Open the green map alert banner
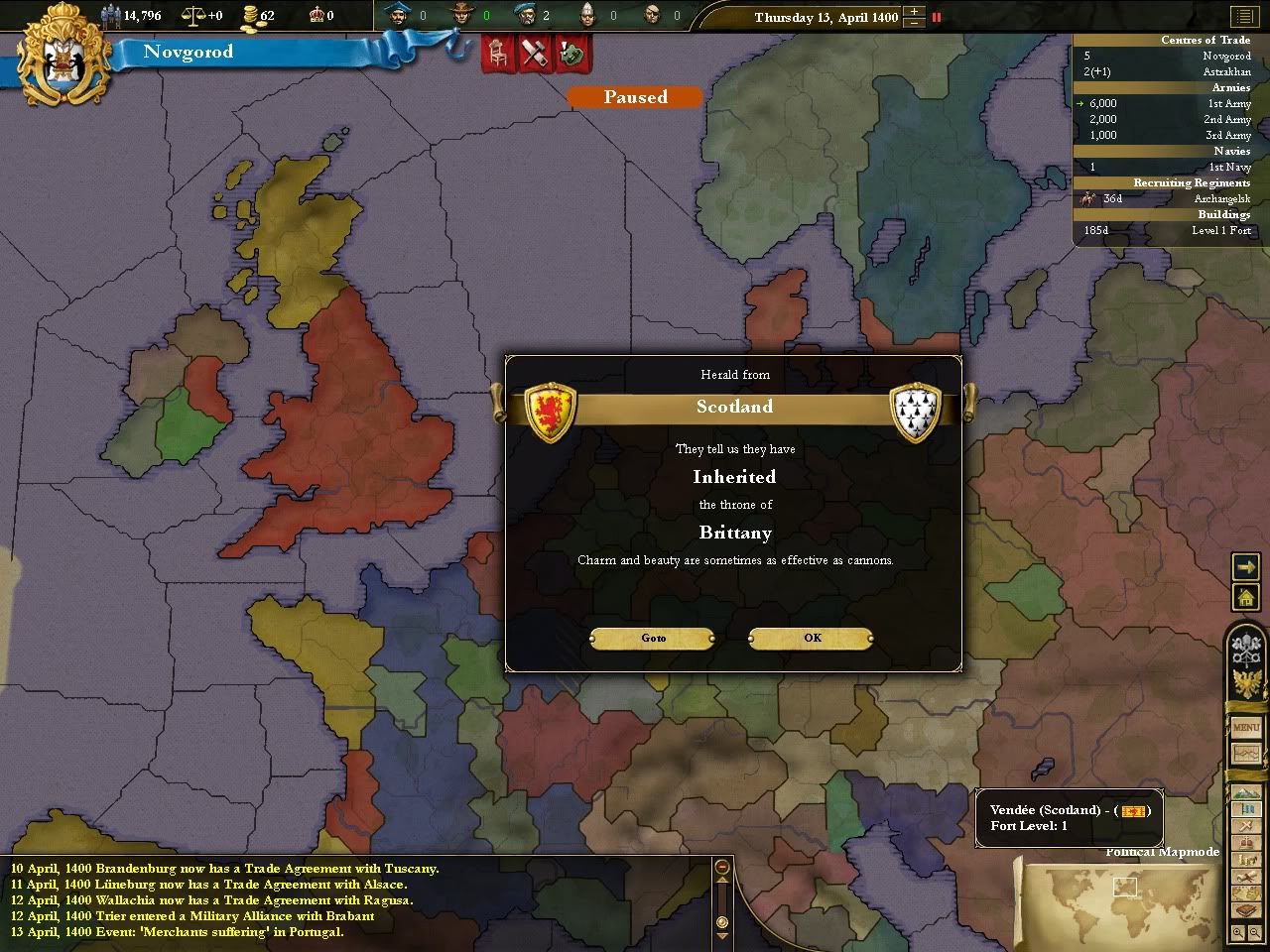Viewport: 1270px width, 952px height. pyautogui.click(x=572, y=54)
